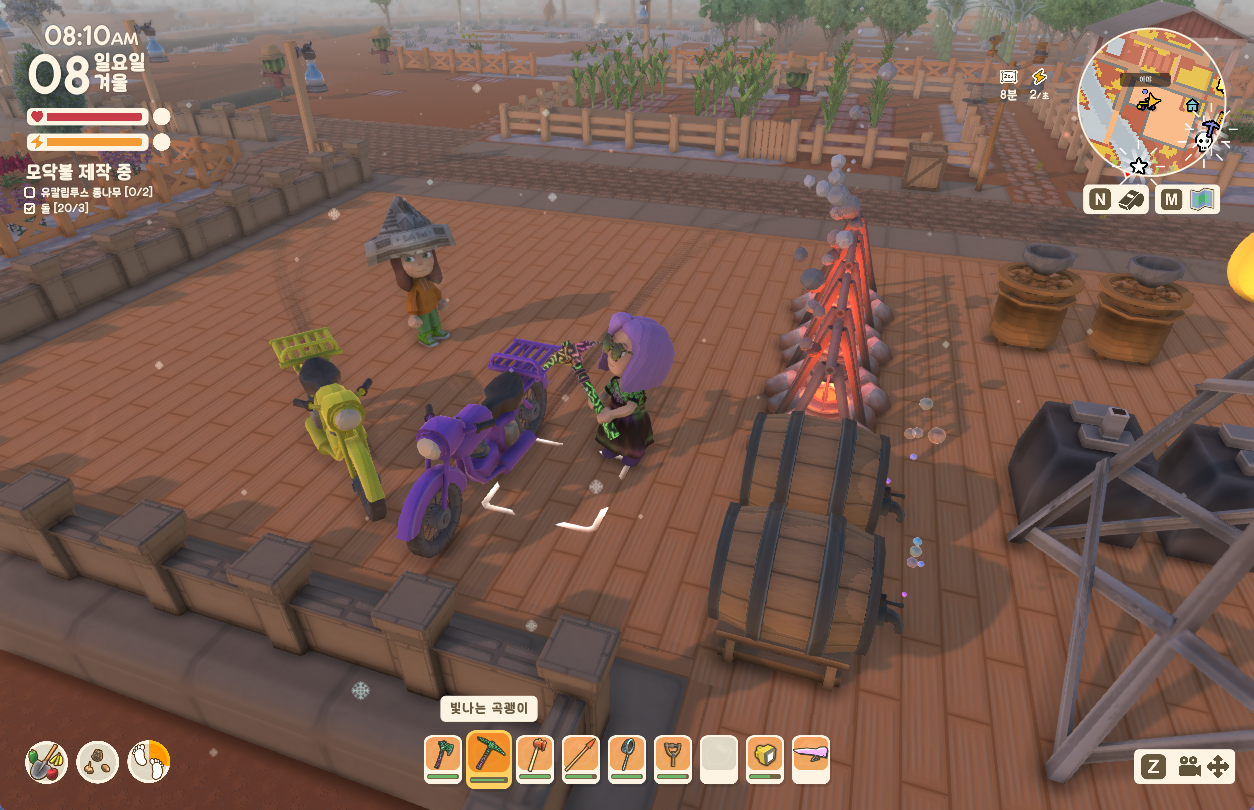Image resolution: width=1254 pixels, height=810 pixels.
Task: Open the full map via map icon
Action: click(1188, 199)
